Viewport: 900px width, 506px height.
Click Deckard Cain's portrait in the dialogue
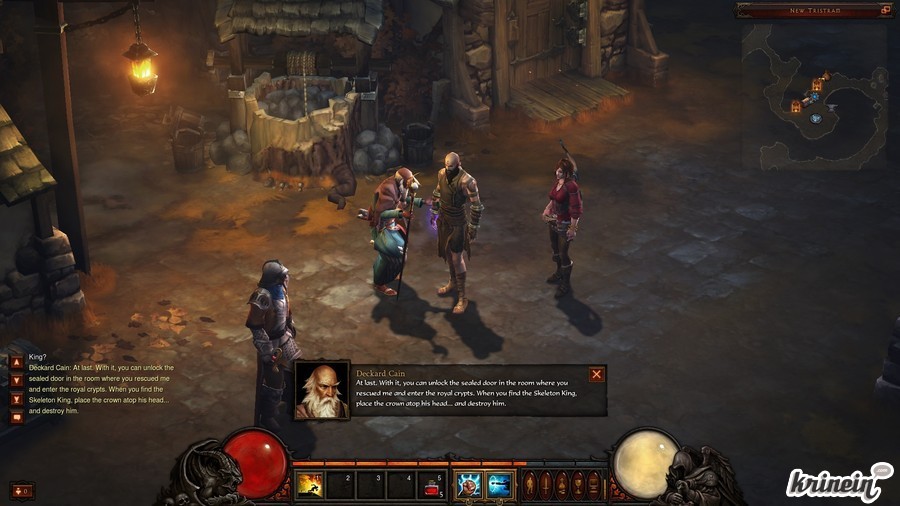[x=322, y=390]
